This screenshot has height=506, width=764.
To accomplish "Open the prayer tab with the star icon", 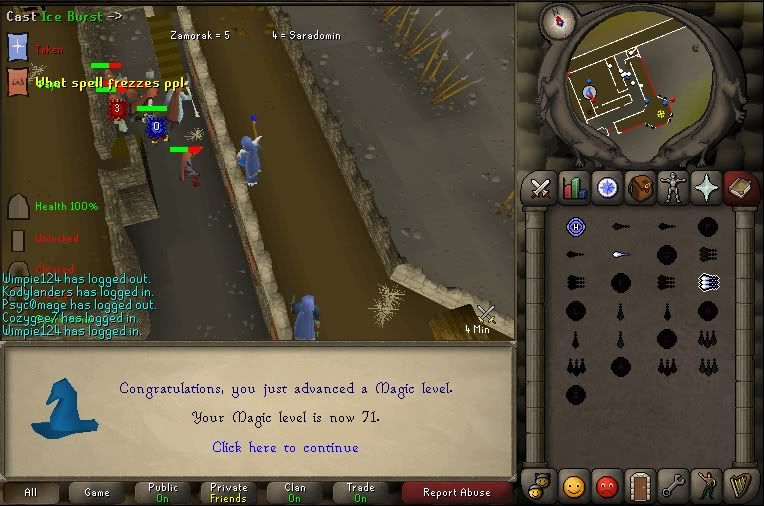I will pos(707,187).
